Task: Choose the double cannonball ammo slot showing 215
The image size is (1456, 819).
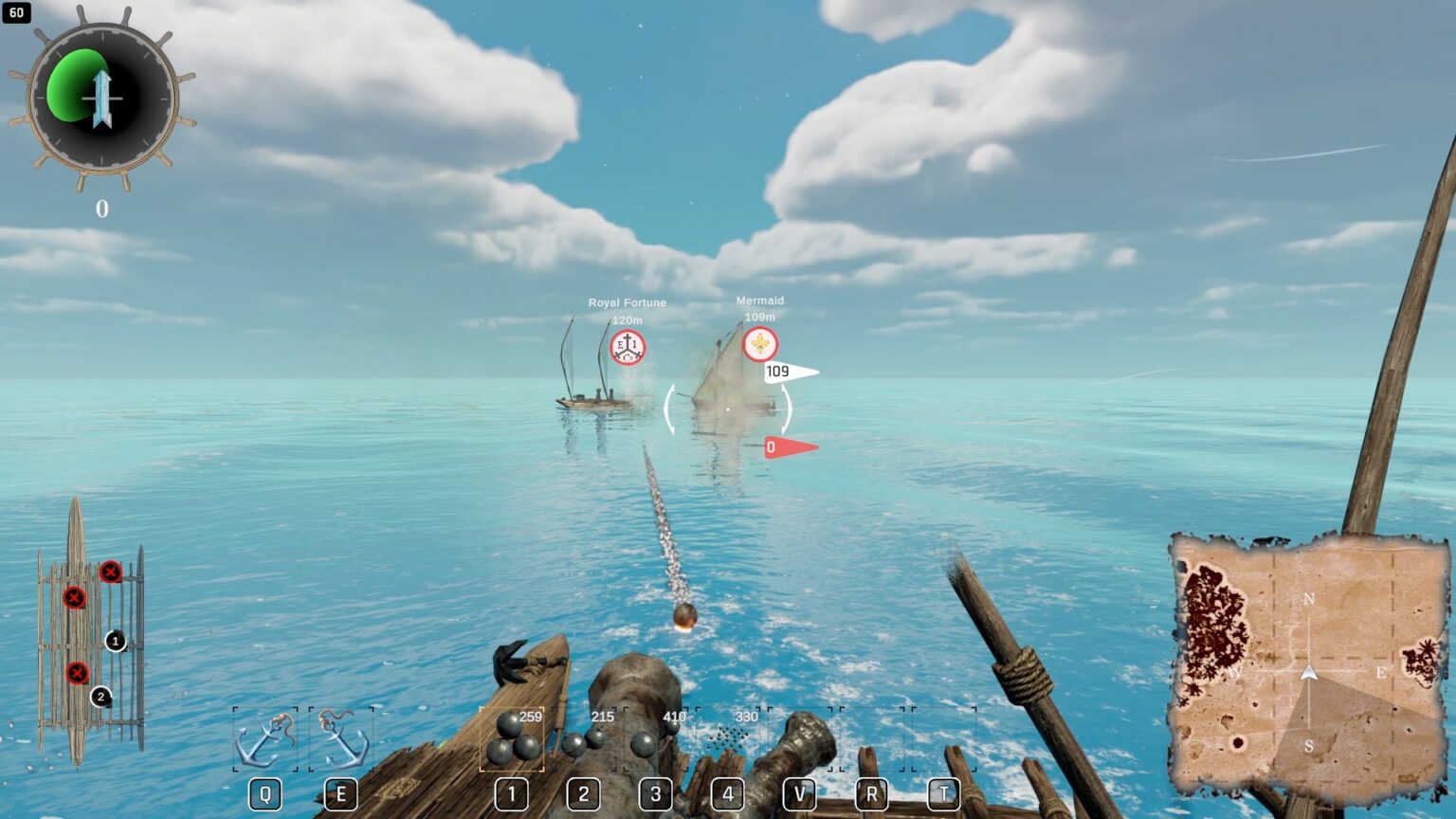Action: point(584,738)
